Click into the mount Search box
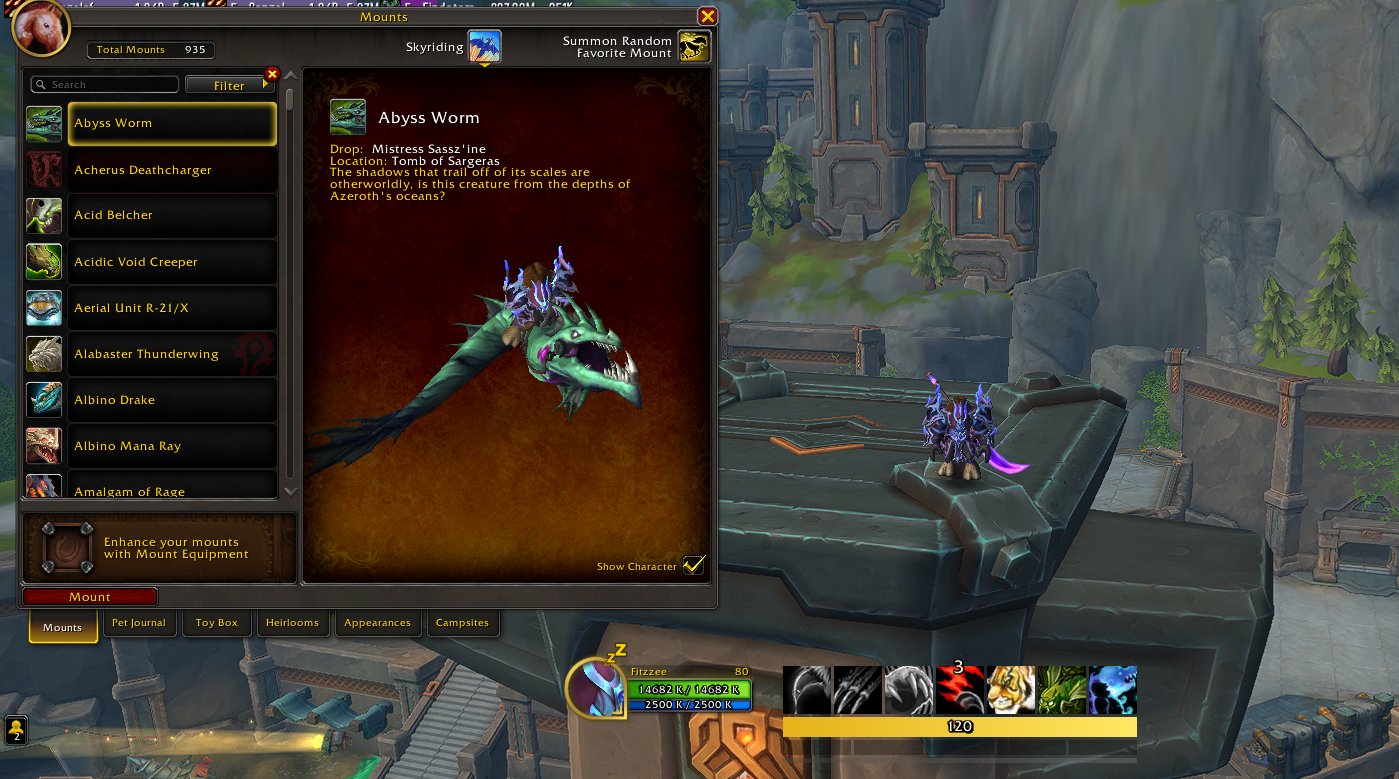1399x779 pixels. 106,85
